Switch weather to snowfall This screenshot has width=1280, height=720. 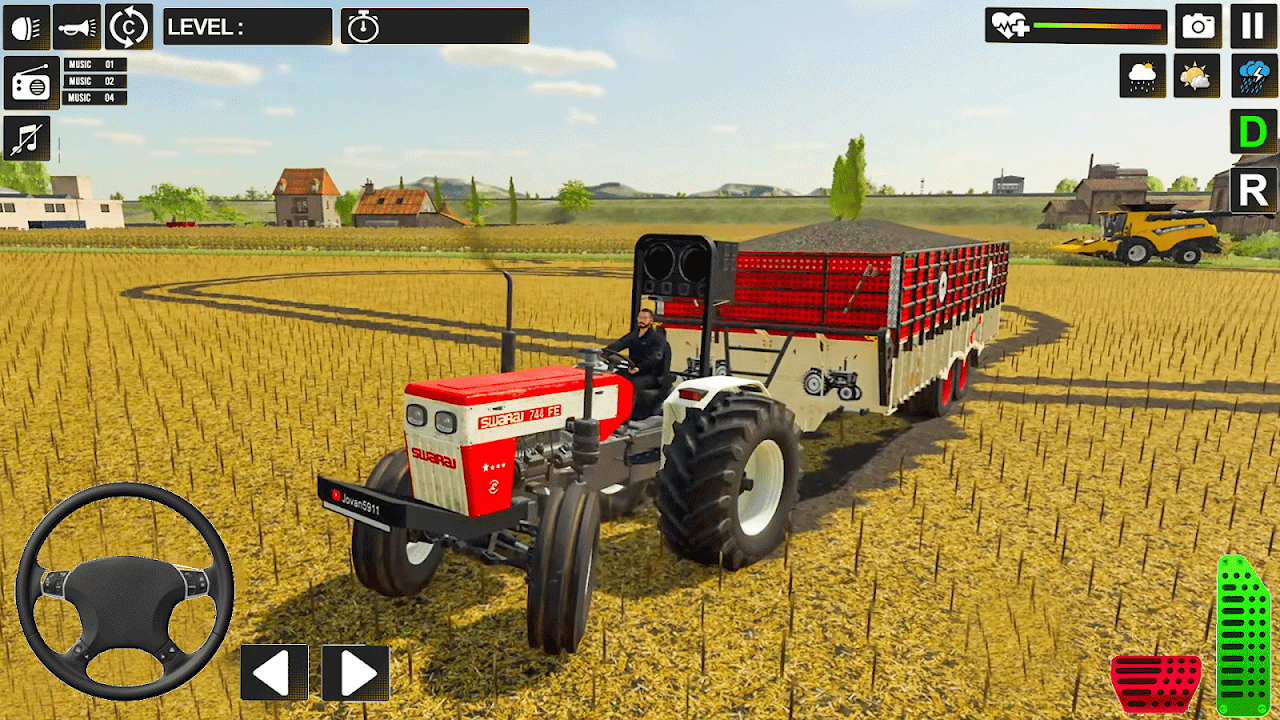pos(1142,76)
